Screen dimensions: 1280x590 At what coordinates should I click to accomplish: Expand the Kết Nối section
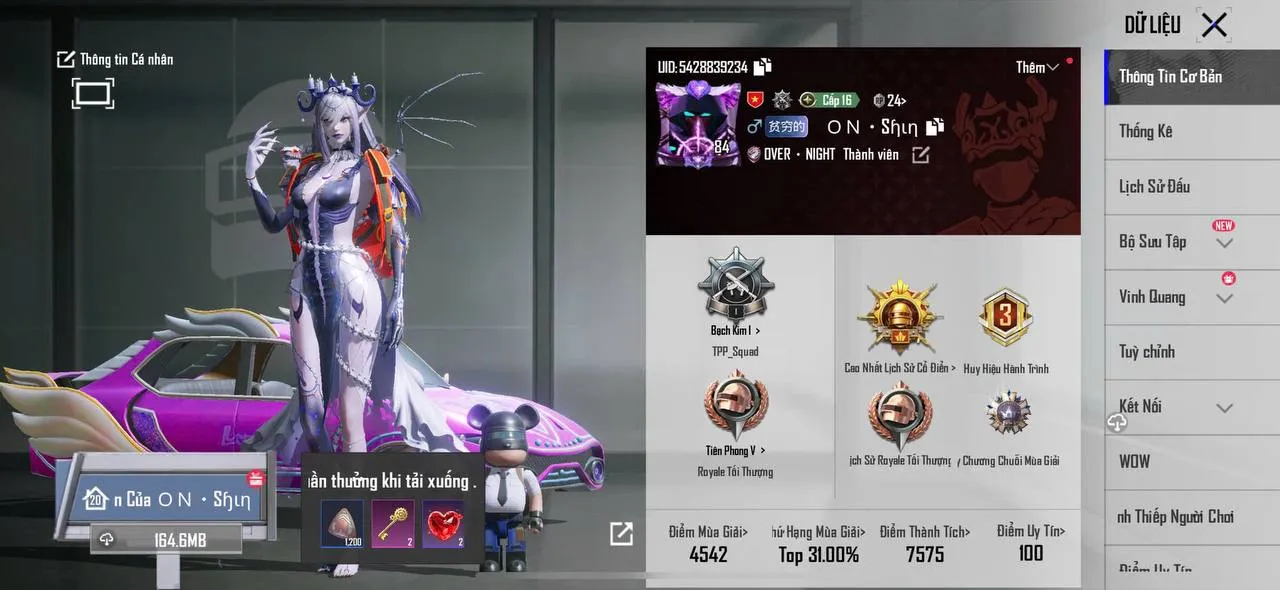pos(1224,407)
